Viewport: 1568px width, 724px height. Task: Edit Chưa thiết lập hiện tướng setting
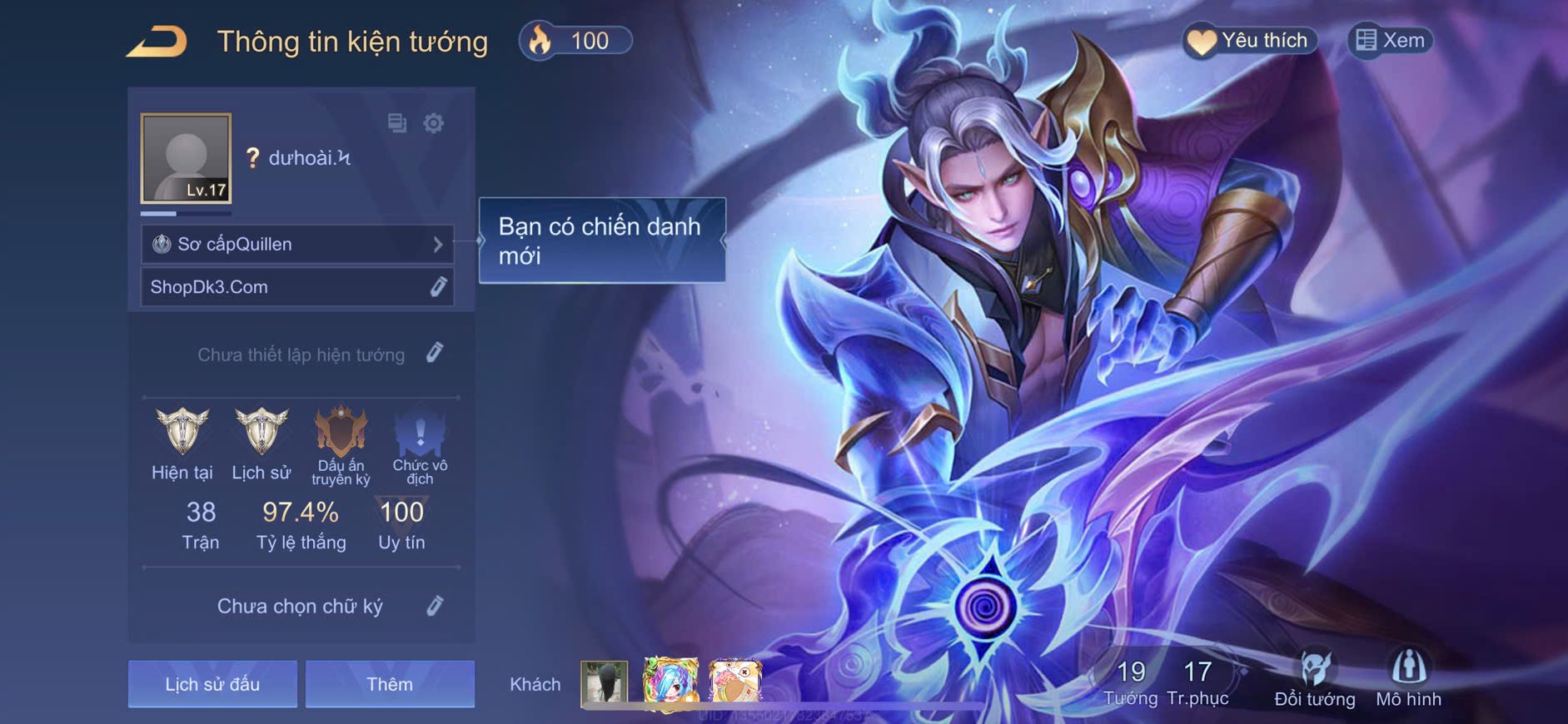435,354
